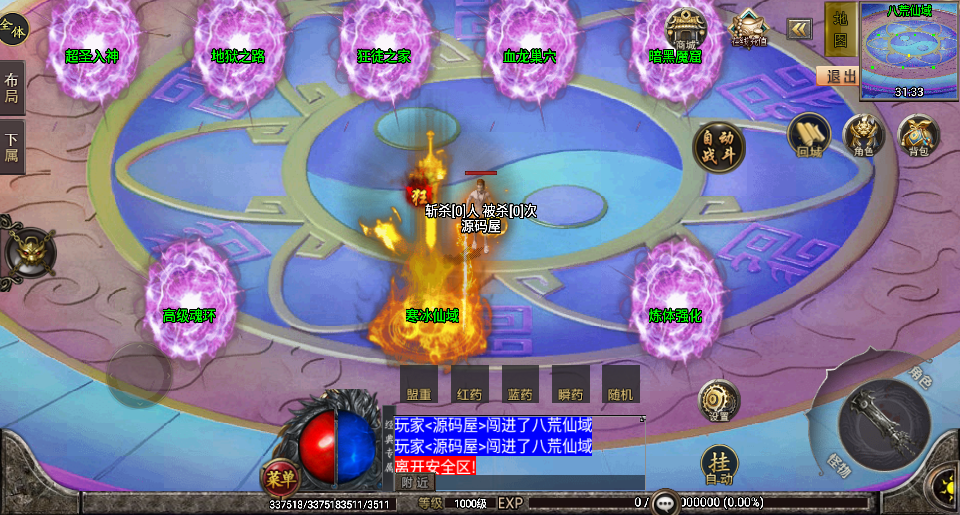The height and width of the screenshot is (515, 960).
Task: Open the 角色 character panel
Action: click(864, 136)
